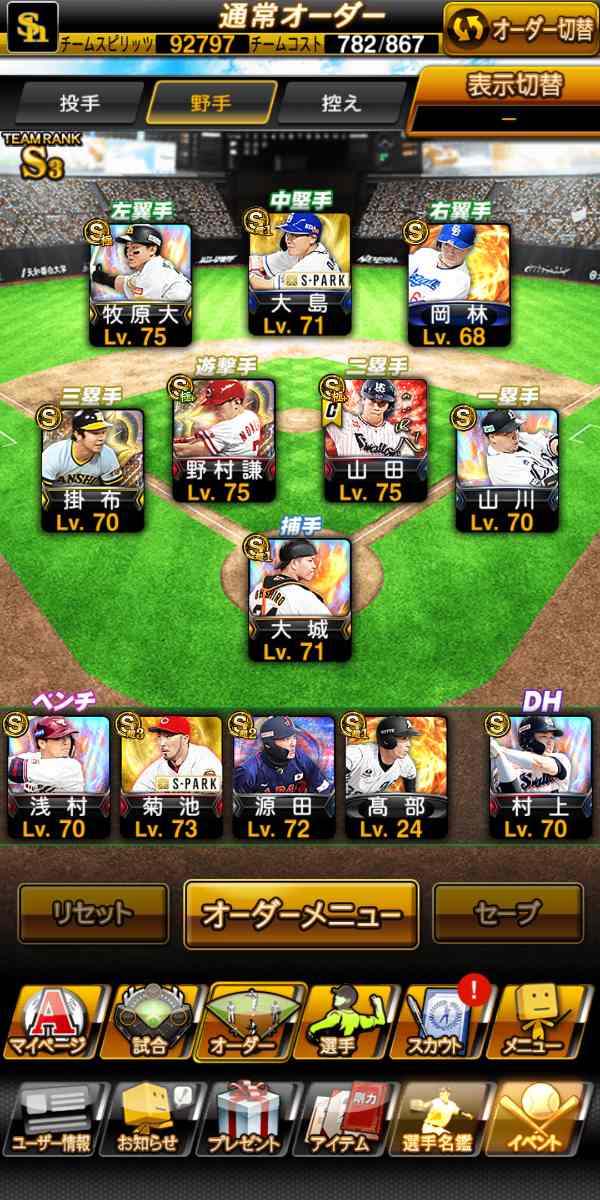Choose DH 村上 card
This screenshot has height=1200, width=600.
(x=540, y=777)
